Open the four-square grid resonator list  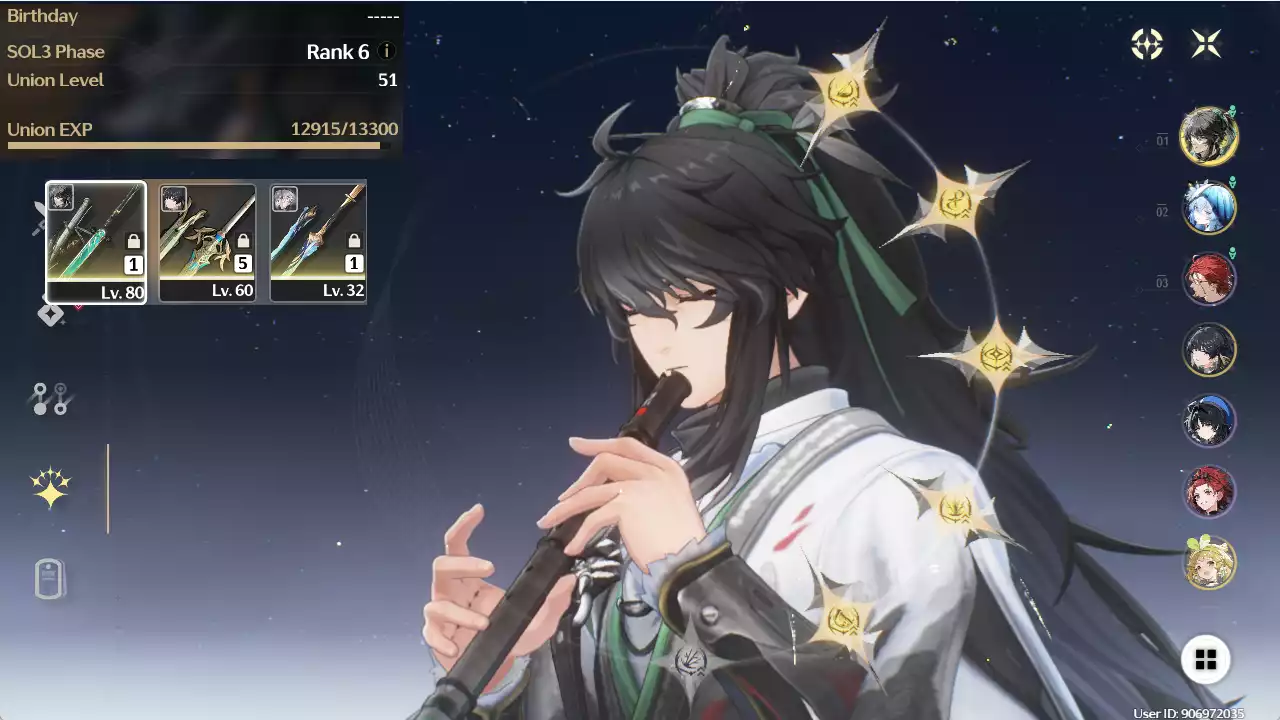click(x=1206, y=659)
